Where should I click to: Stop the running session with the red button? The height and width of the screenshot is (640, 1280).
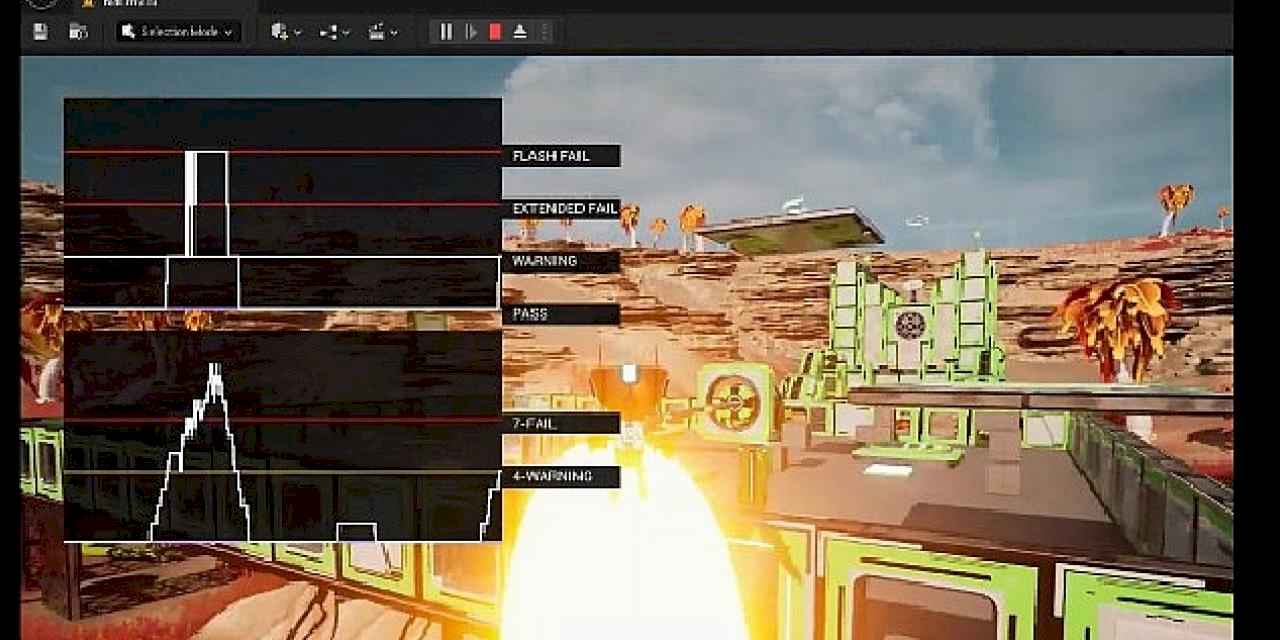495,32
